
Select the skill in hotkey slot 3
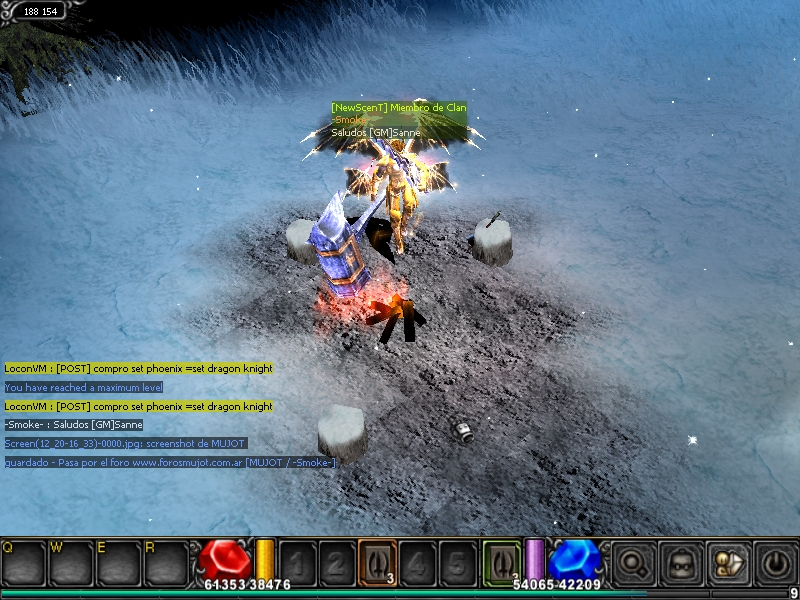tap(377, 562)
